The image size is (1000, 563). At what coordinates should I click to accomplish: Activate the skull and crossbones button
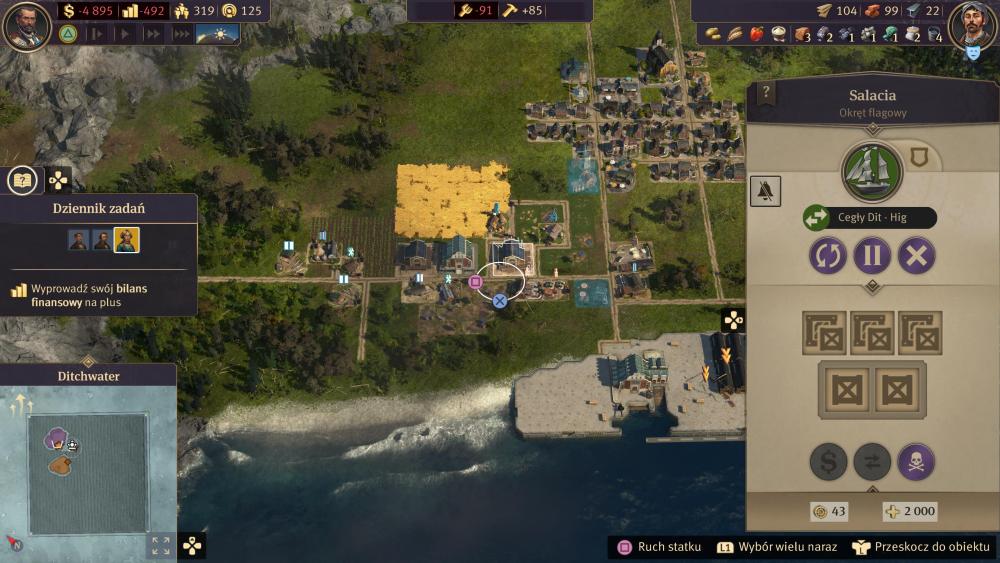(x=916, y=462)
